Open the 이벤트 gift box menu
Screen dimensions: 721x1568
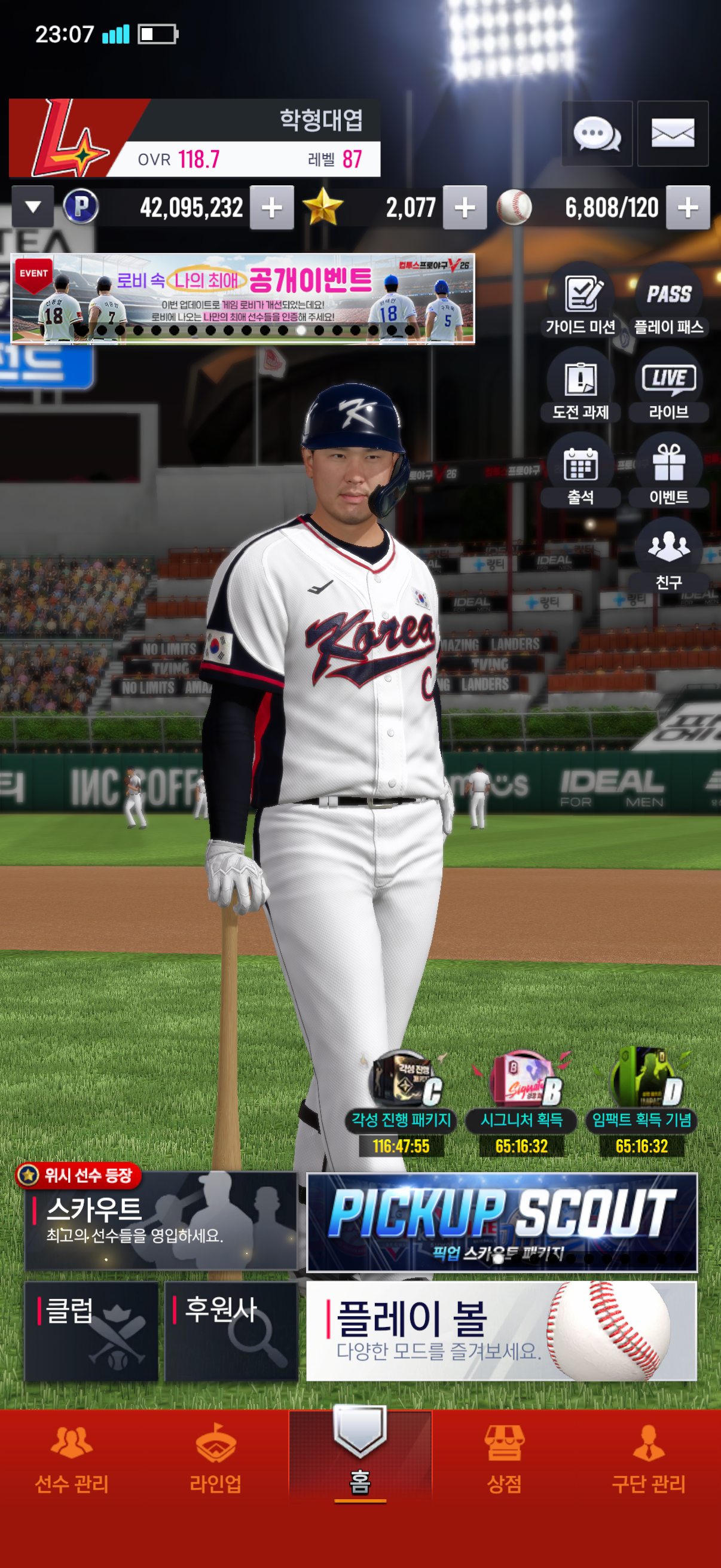click(668, 472)
